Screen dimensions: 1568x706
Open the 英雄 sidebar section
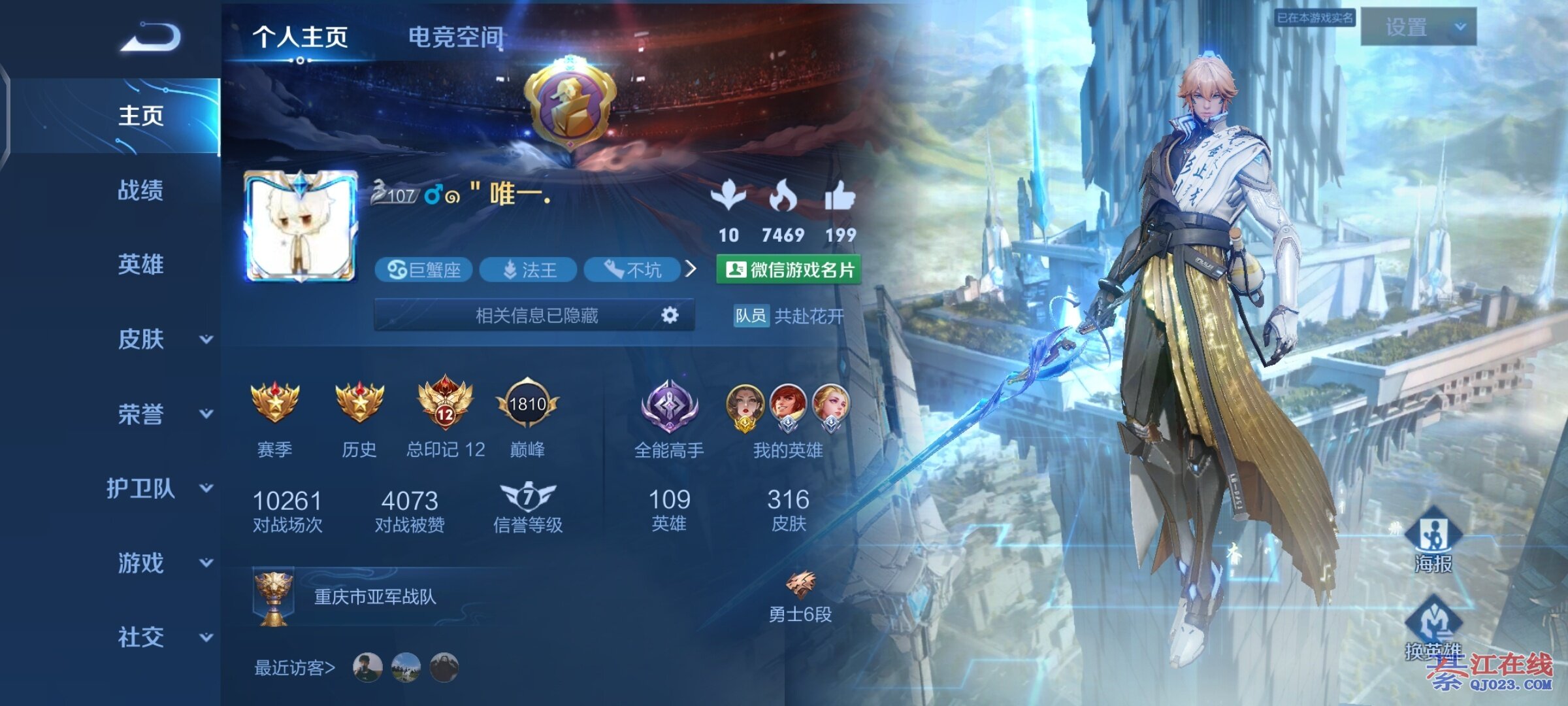[140, 265]
